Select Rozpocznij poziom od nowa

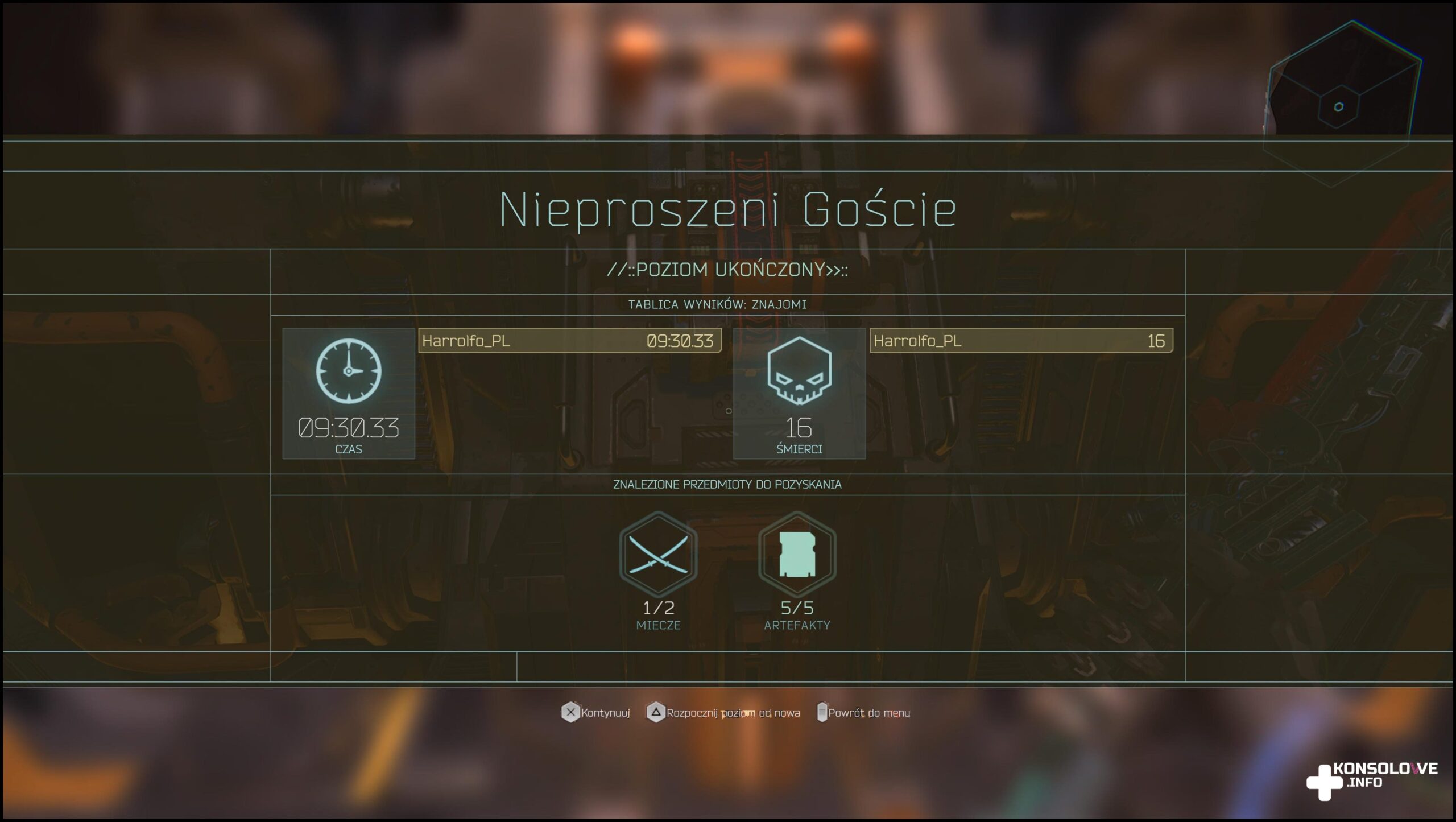723,712
